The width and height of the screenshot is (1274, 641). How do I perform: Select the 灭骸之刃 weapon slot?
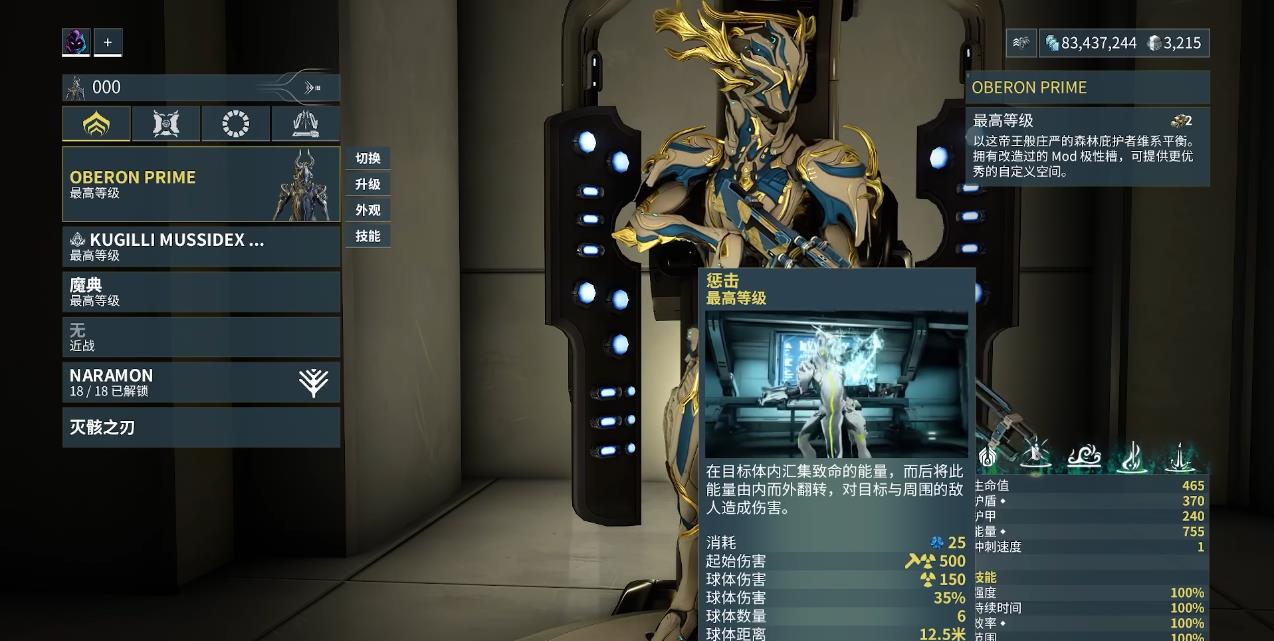pyautogui.click(x=201, y=427)
